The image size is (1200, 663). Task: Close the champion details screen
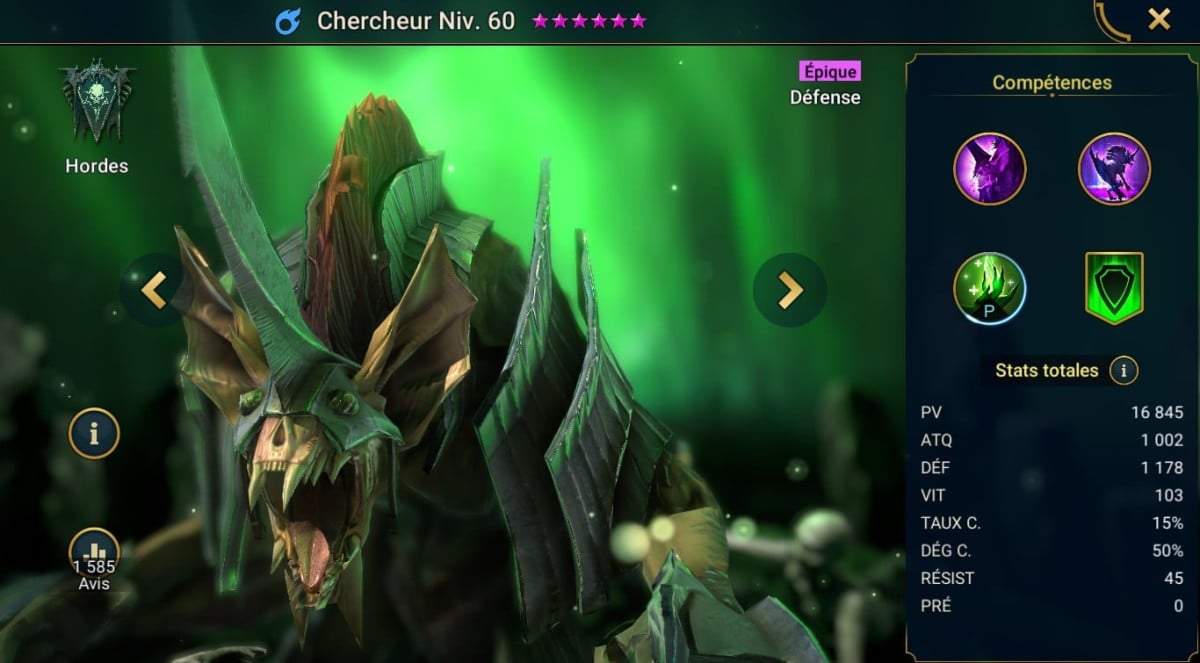[1159, 19]
